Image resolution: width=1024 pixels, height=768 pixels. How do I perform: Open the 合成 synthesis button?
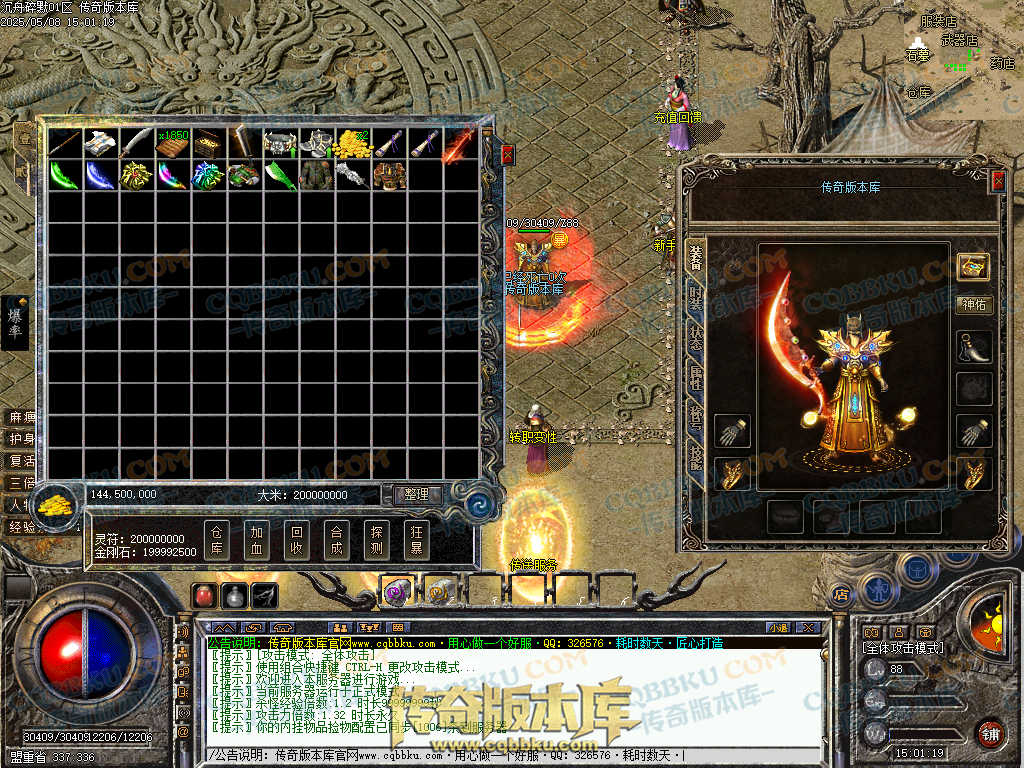pyautogui.click(x=336, y=540)
